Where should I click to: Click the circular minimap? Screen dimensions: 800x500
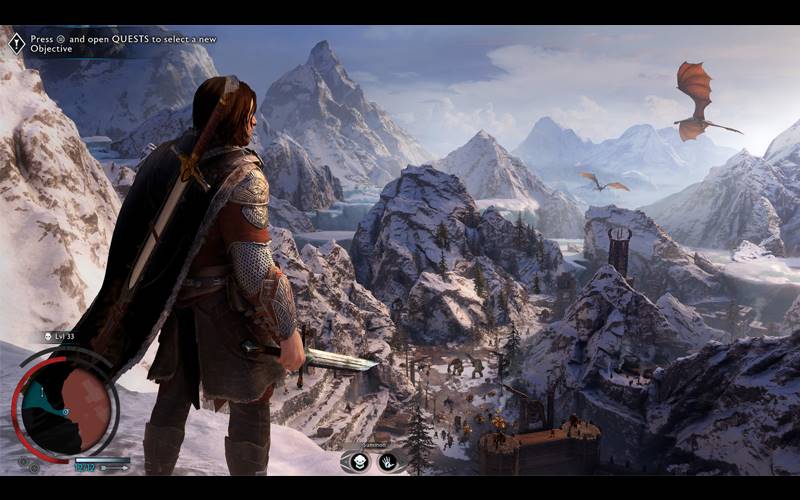click(x=66, y=401)
